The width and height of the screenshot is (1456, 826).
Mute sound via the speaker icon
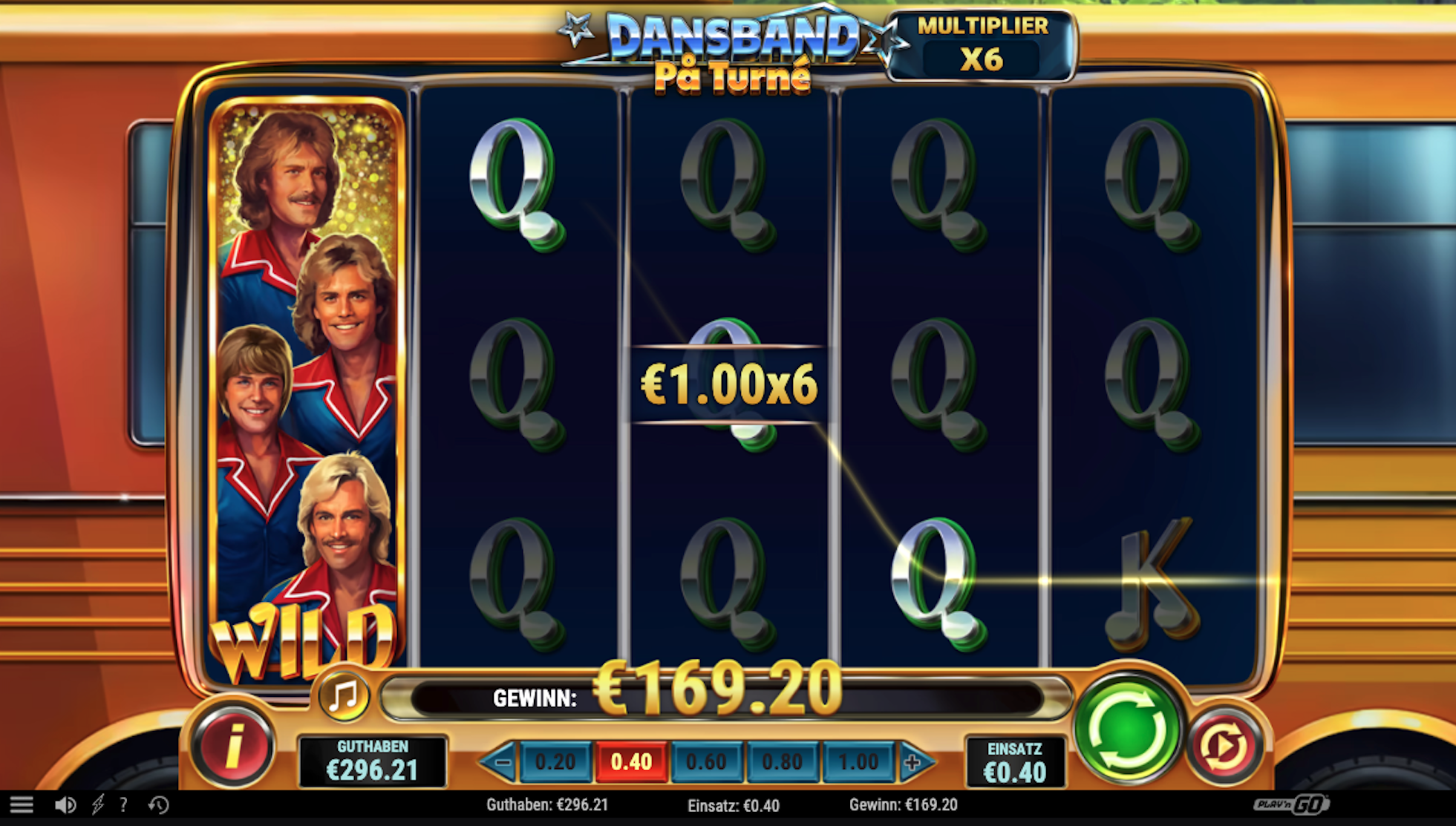pos(65,804)
